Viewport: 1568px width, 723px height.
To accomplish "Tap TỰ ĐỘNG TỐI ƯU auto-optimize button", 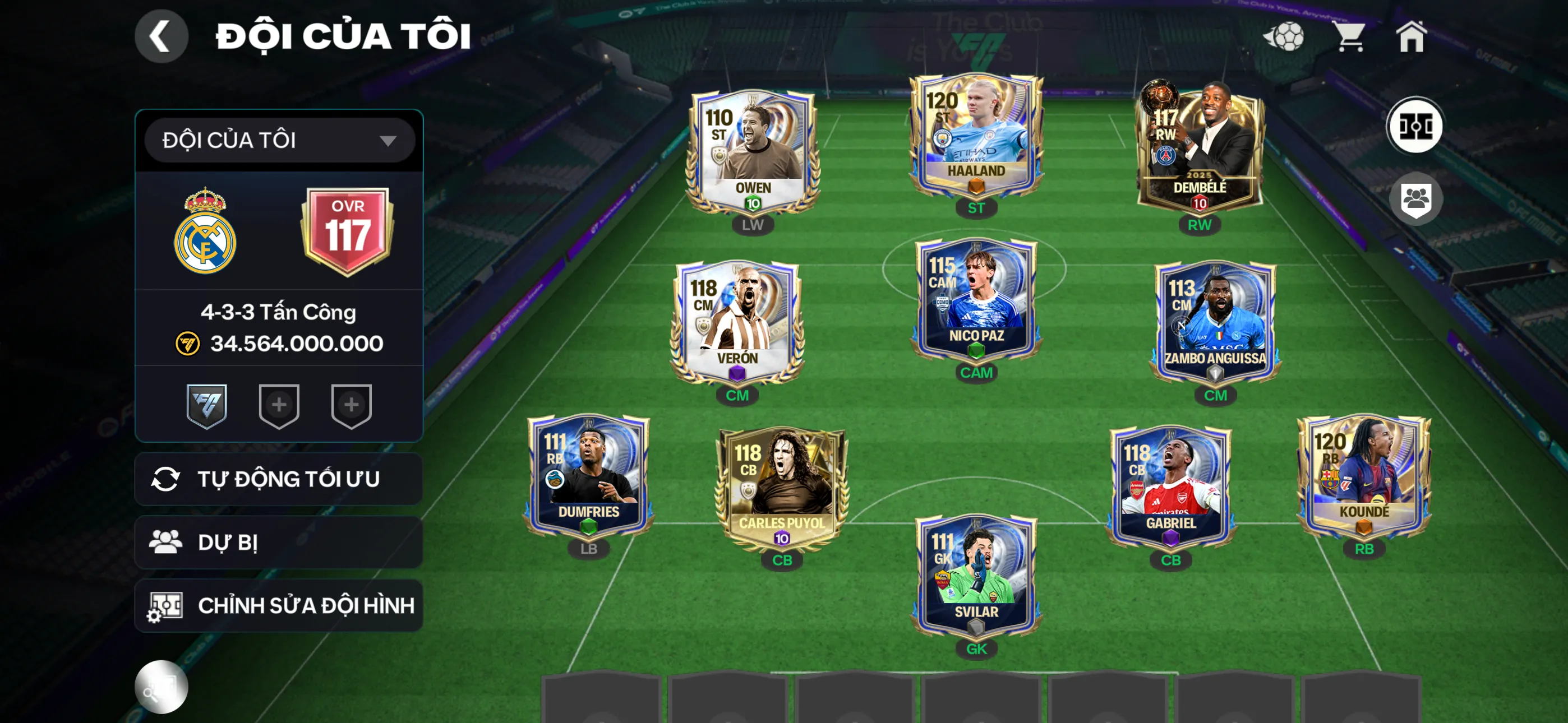I will click(x=279, y=479).
